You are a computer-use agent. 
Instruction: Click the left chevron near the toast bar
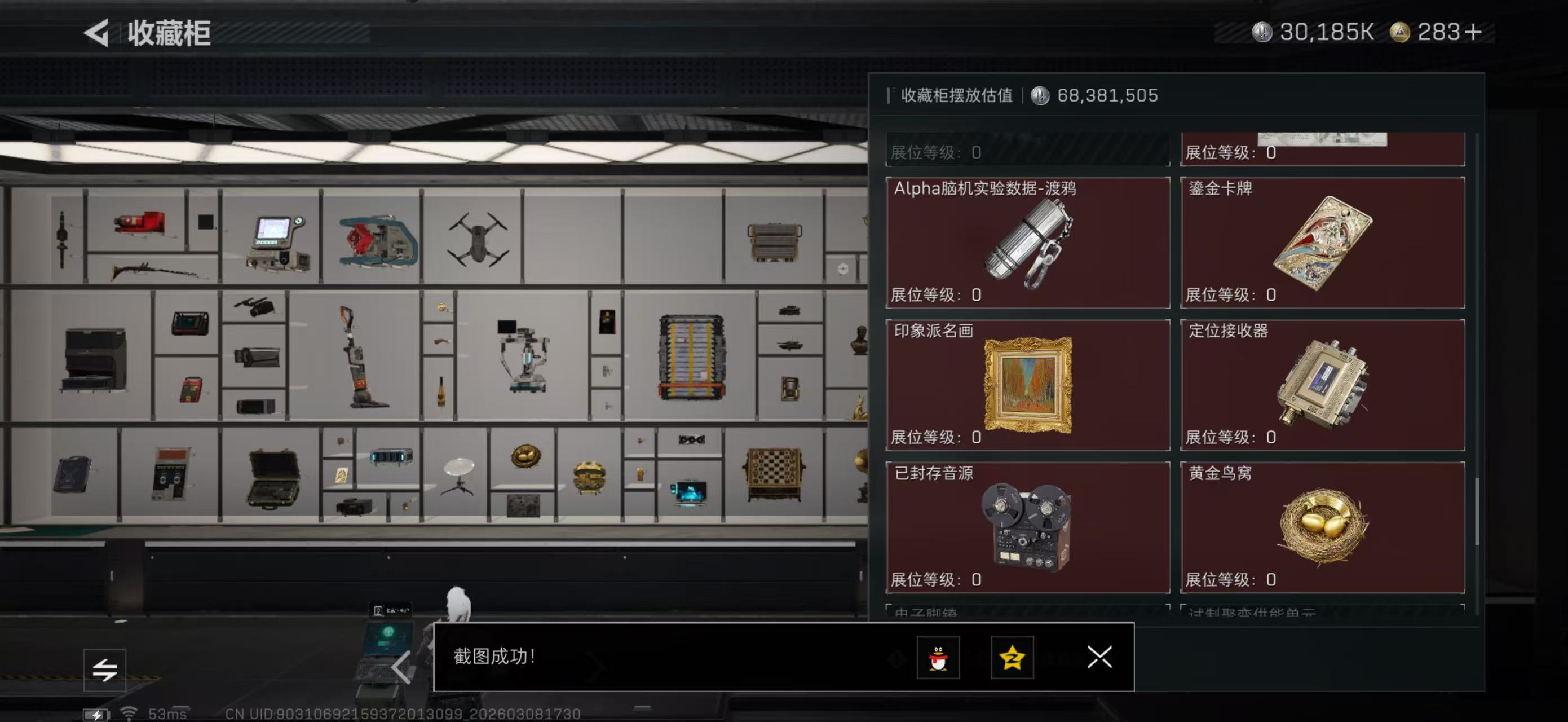tap(403, 667)
